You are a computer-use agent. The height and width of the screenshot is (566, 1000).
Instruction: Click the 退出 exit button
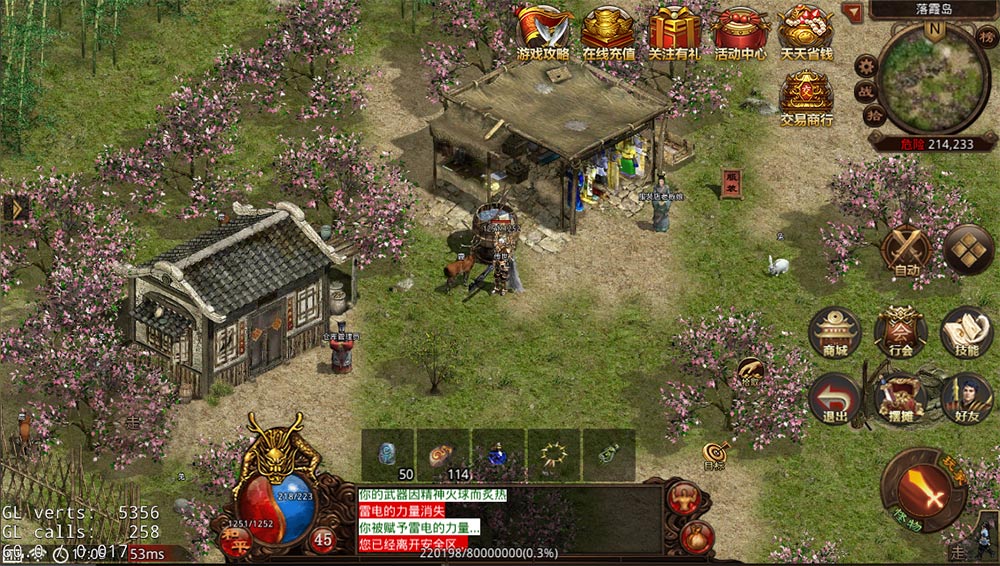point(835,398)
